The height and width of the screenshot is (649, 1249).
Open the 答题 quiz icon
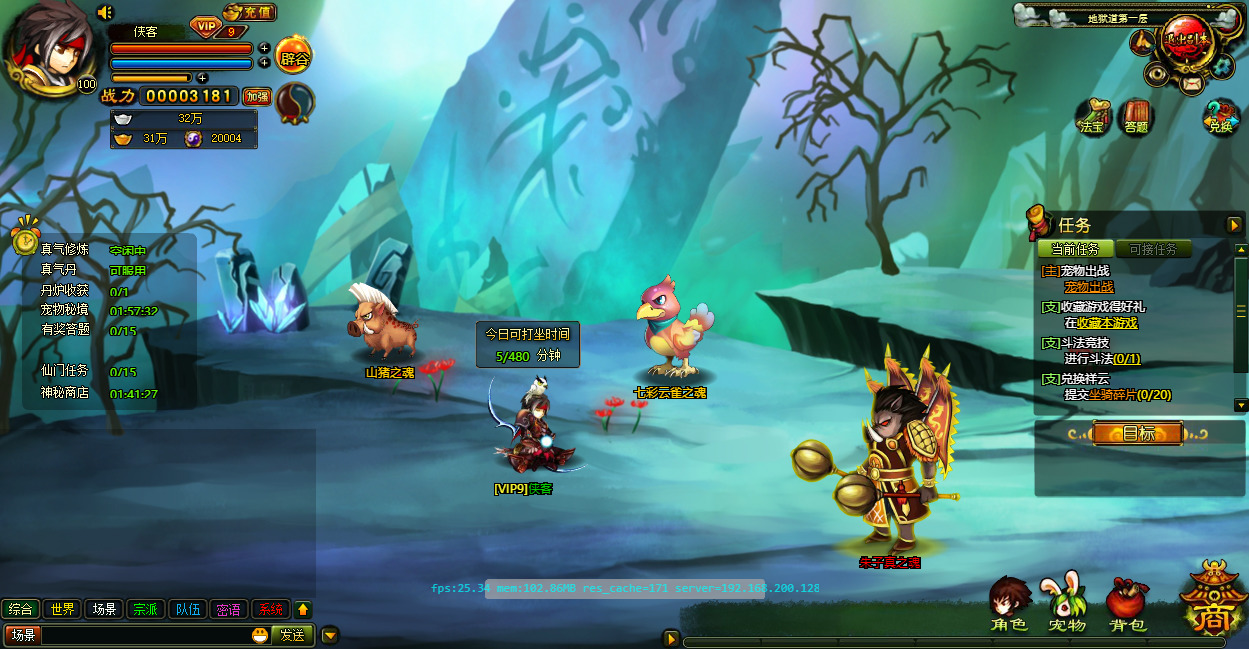coord(1136,117)
